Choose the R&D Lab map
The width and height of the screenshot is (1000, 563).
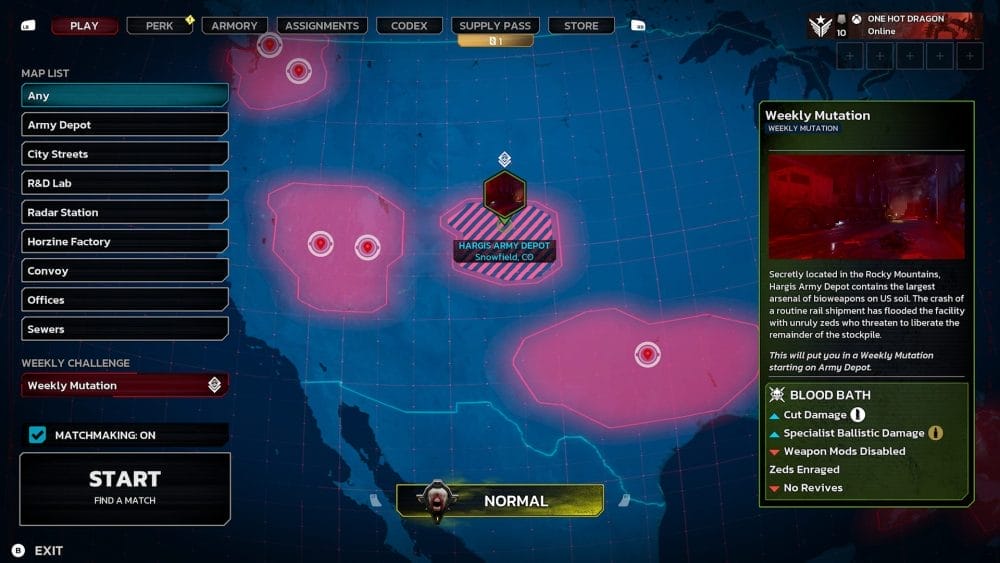(125, 183)
